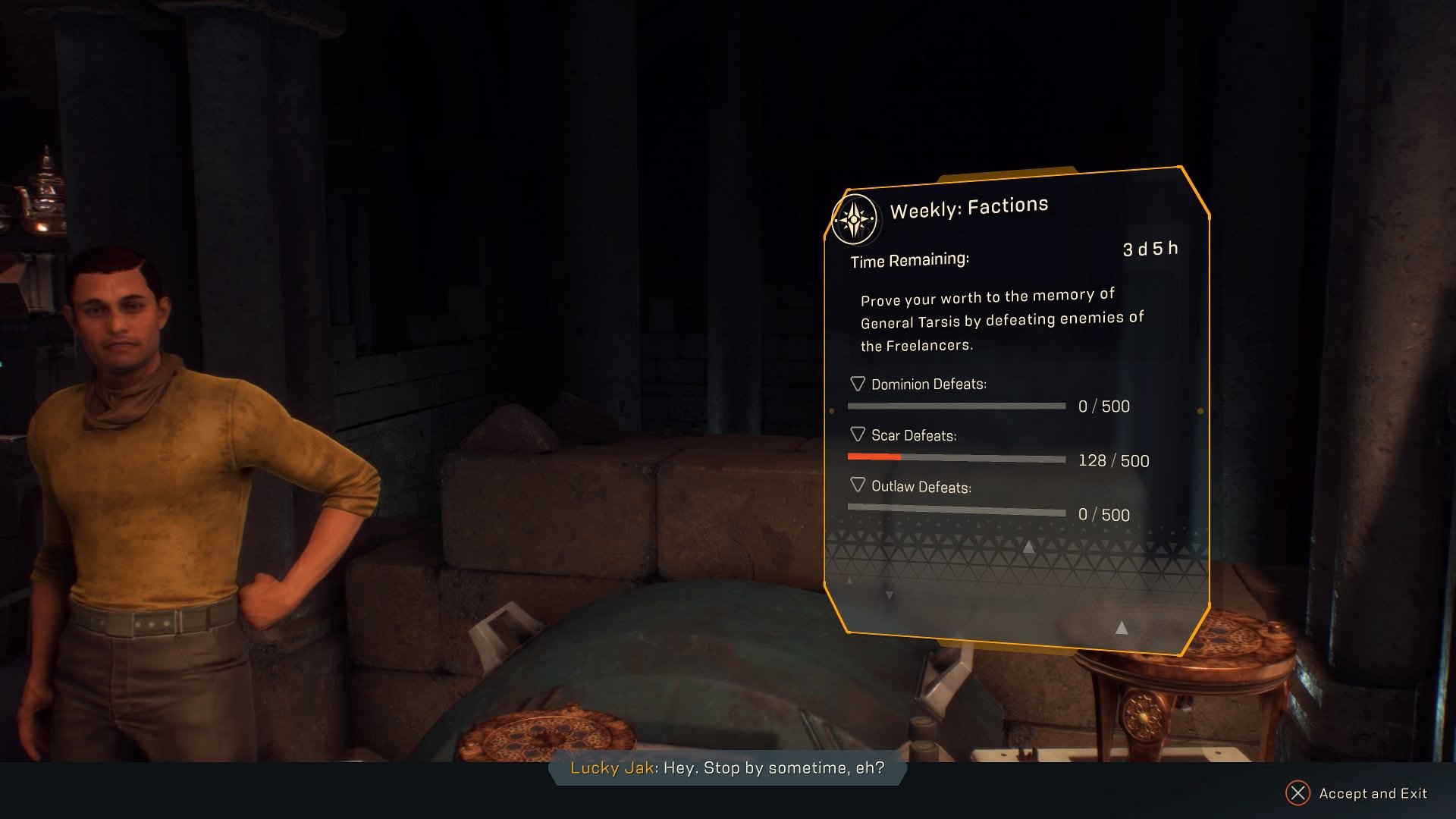
Task: Expand the Dominion Defeats objective
Action: (858, 384)
